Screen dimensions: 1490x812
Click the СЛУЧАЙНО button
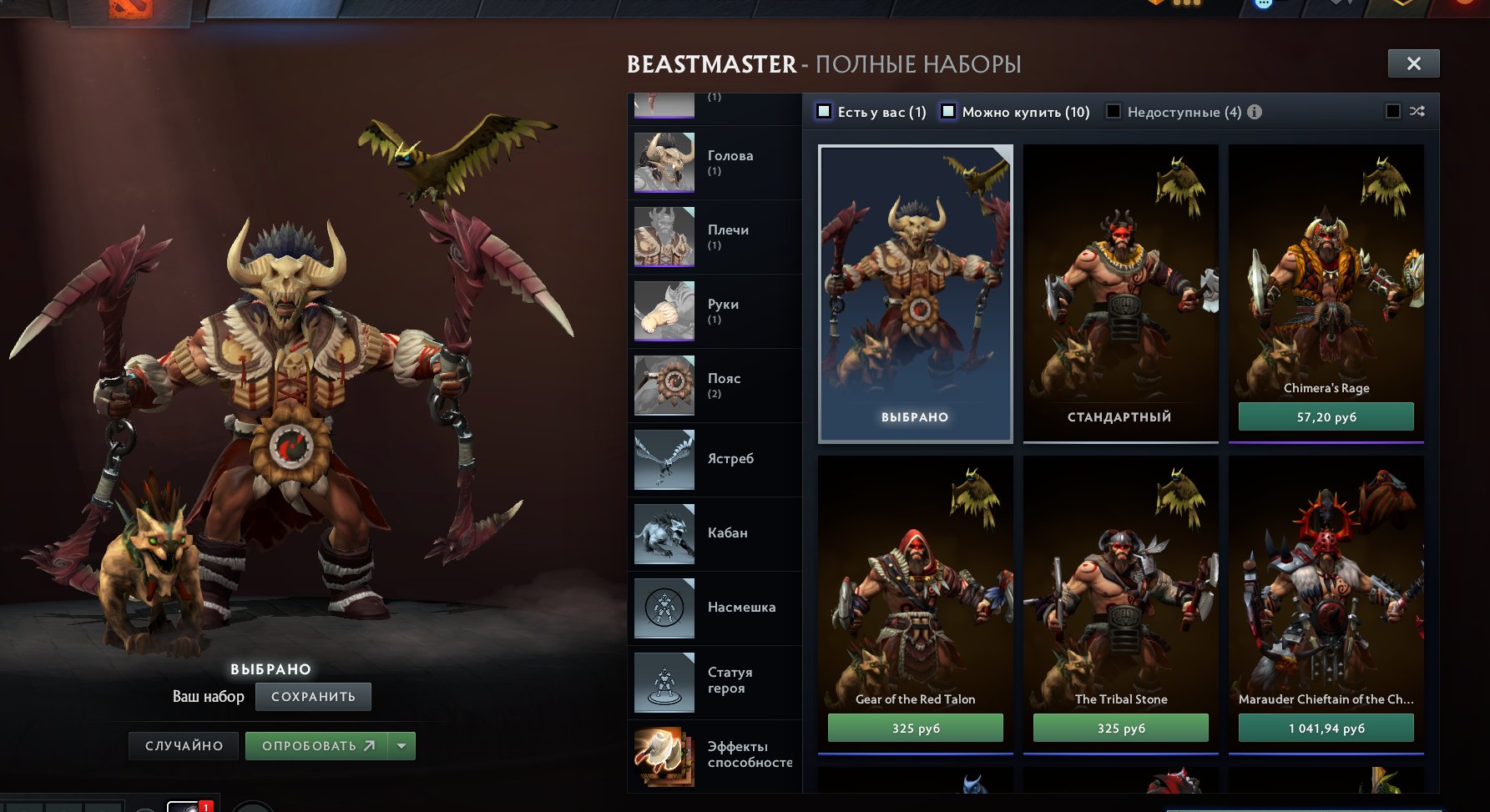[183, 745]
